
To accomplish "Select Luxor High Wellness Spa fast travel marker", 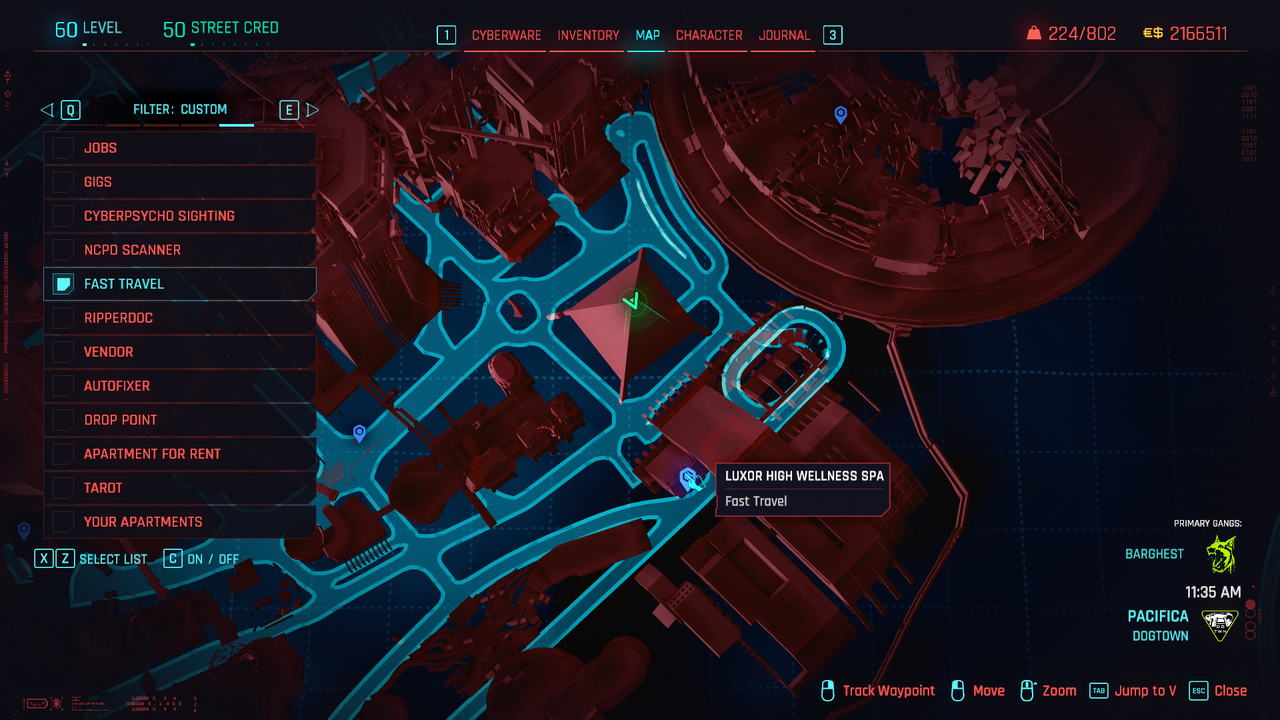I will (x=689, y=479).
